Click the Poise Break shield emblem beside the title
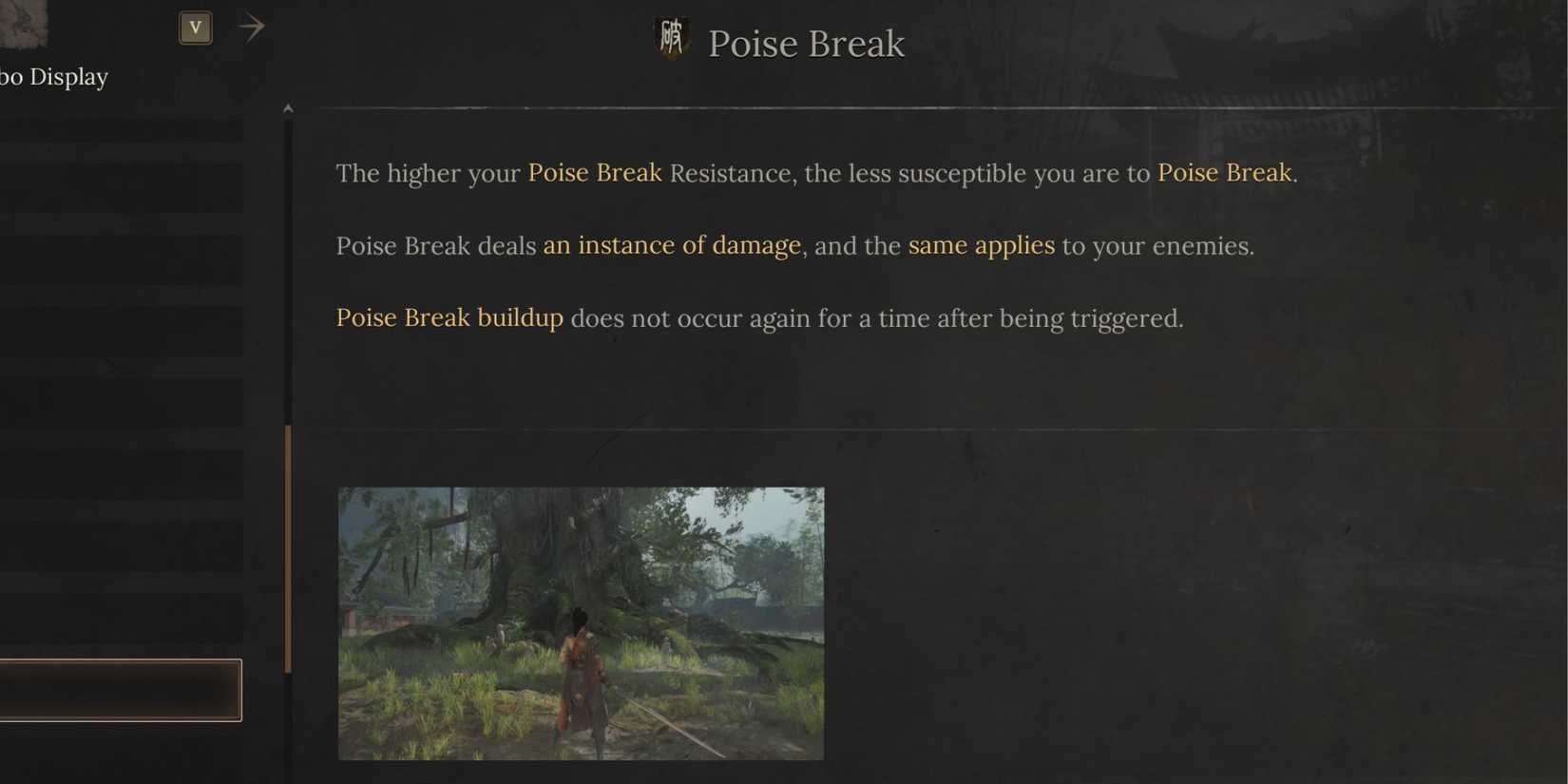 pos(672,40)
